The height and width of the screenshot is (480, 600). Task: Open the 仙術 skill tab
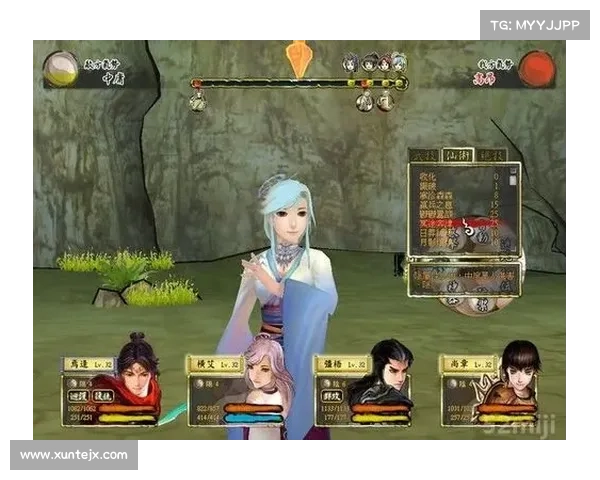tap(458, 155)
